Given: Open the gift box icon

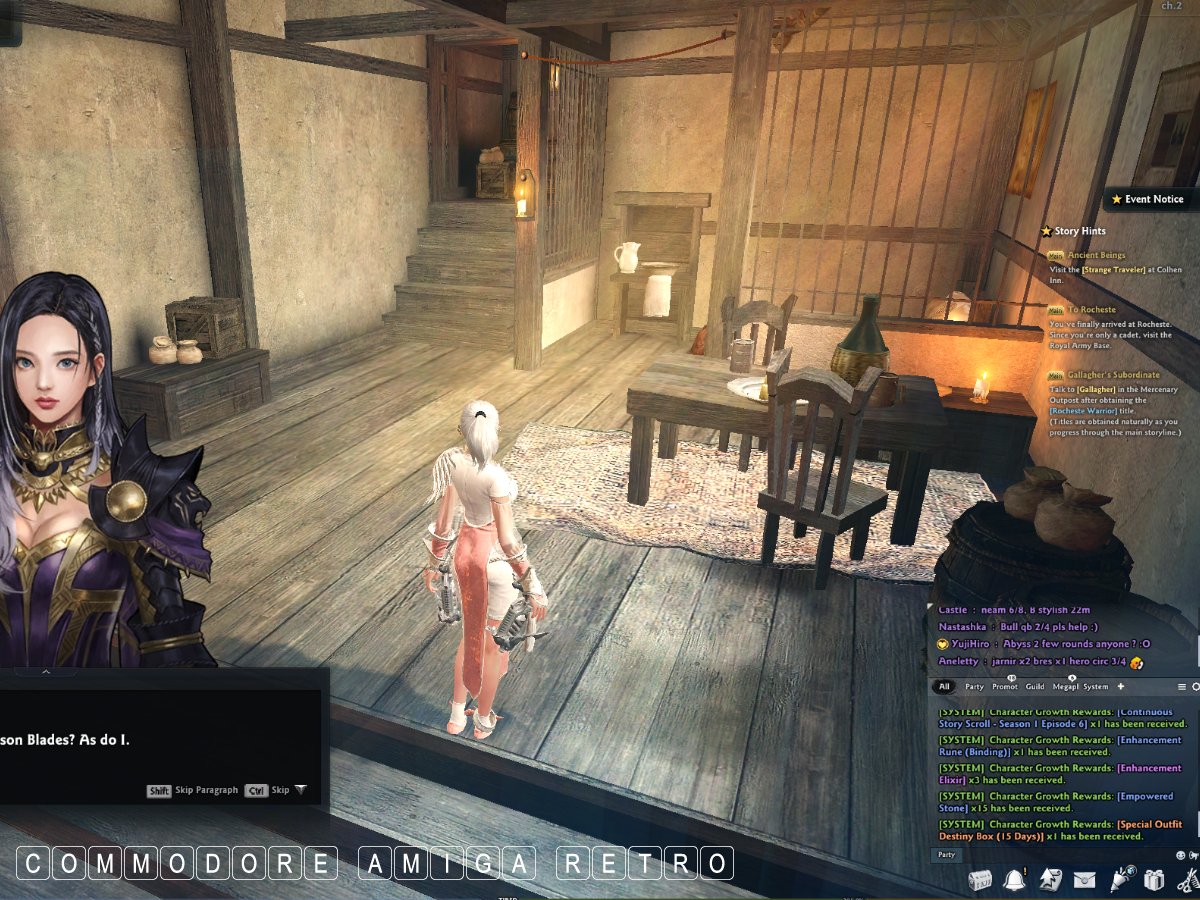Looking at the screenshot, I should 1154,880.
